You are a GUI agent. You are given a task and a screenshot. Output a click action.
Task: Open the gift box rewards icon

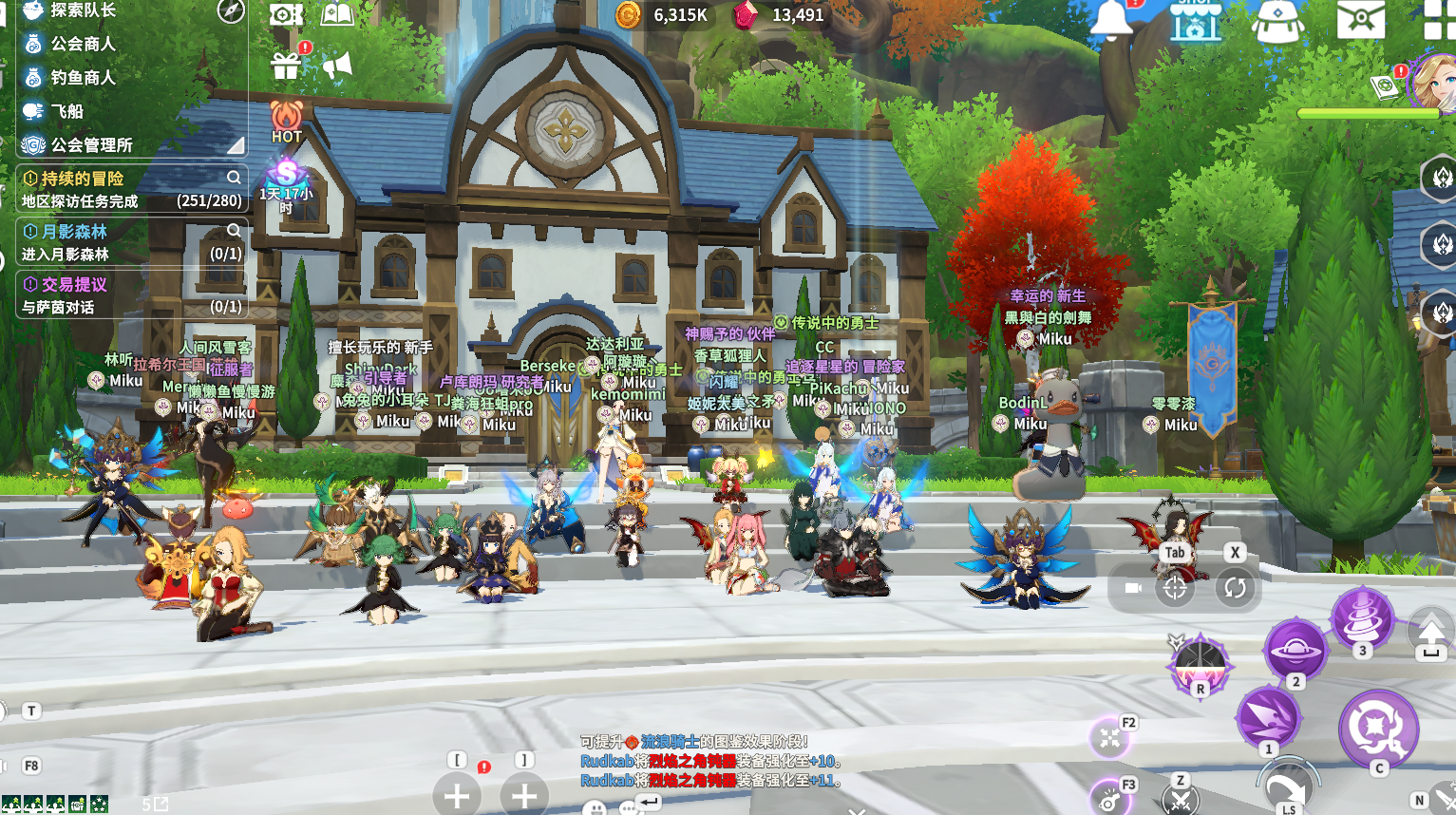[x=286, y=66]
